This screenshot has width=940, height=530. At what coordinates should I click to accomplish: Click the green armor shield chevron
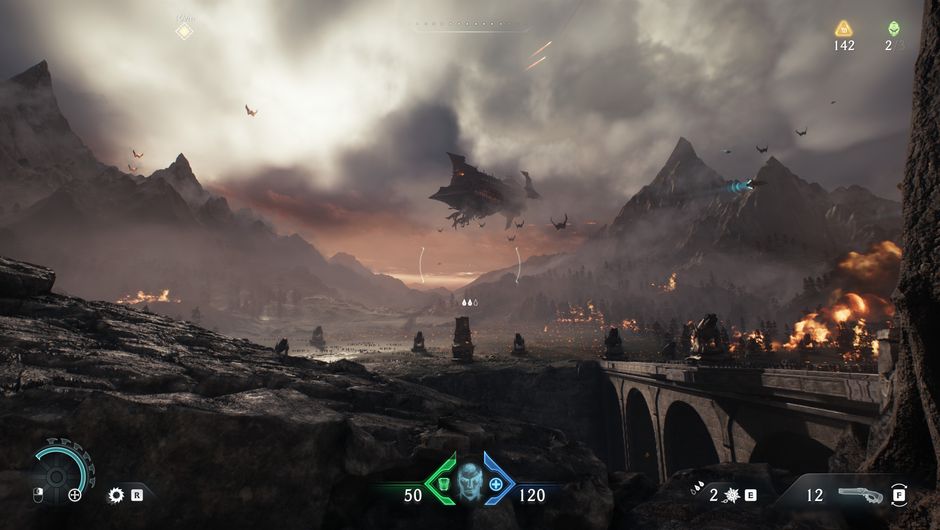tap(441, 483)
